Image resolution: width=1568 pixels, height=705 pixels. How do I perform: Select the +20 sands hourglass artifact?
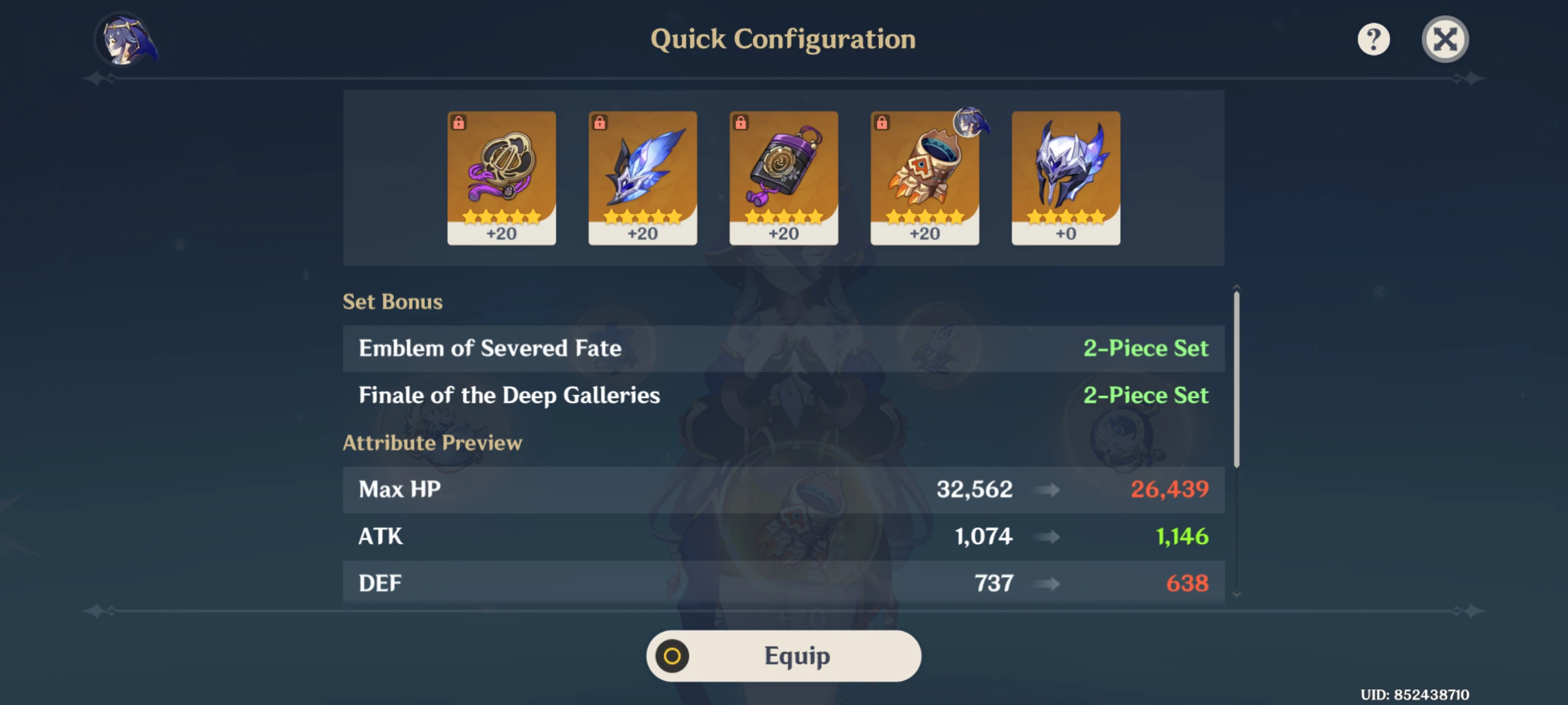click(x=783, y=176)
